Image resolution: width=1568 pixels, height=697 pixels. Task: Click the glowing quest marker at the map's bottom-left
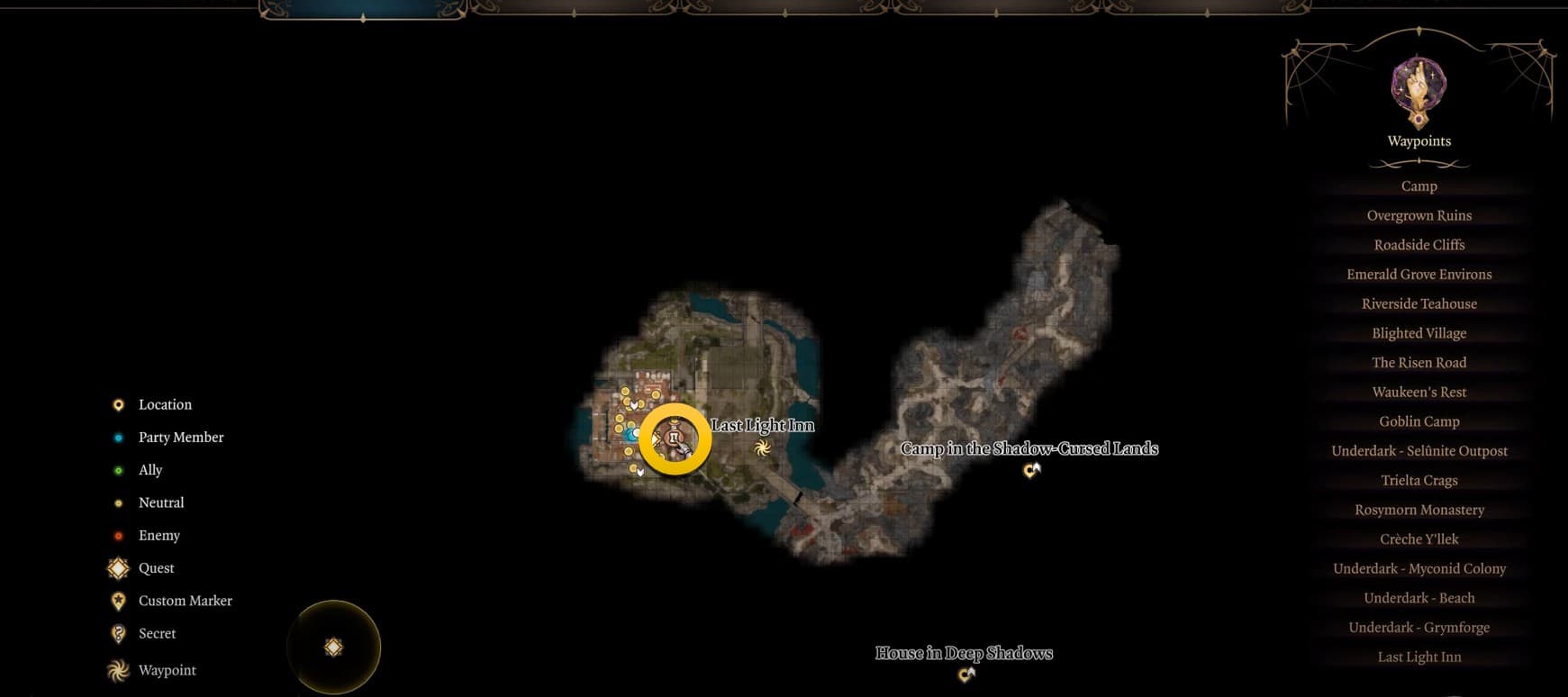pyautogui.click(x=334, y=646)
